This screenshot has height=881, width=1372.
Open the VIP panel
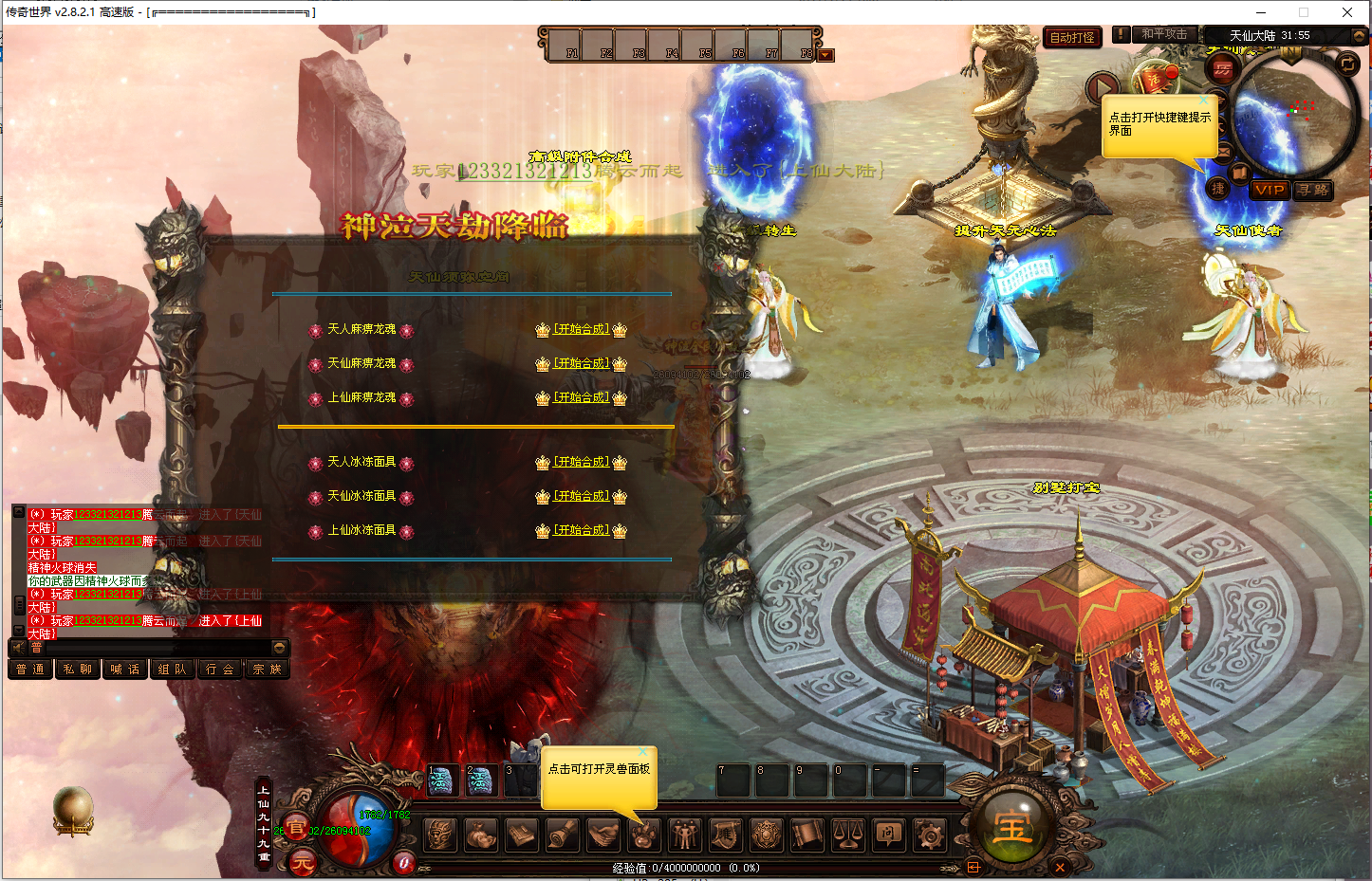point(1269,190)
